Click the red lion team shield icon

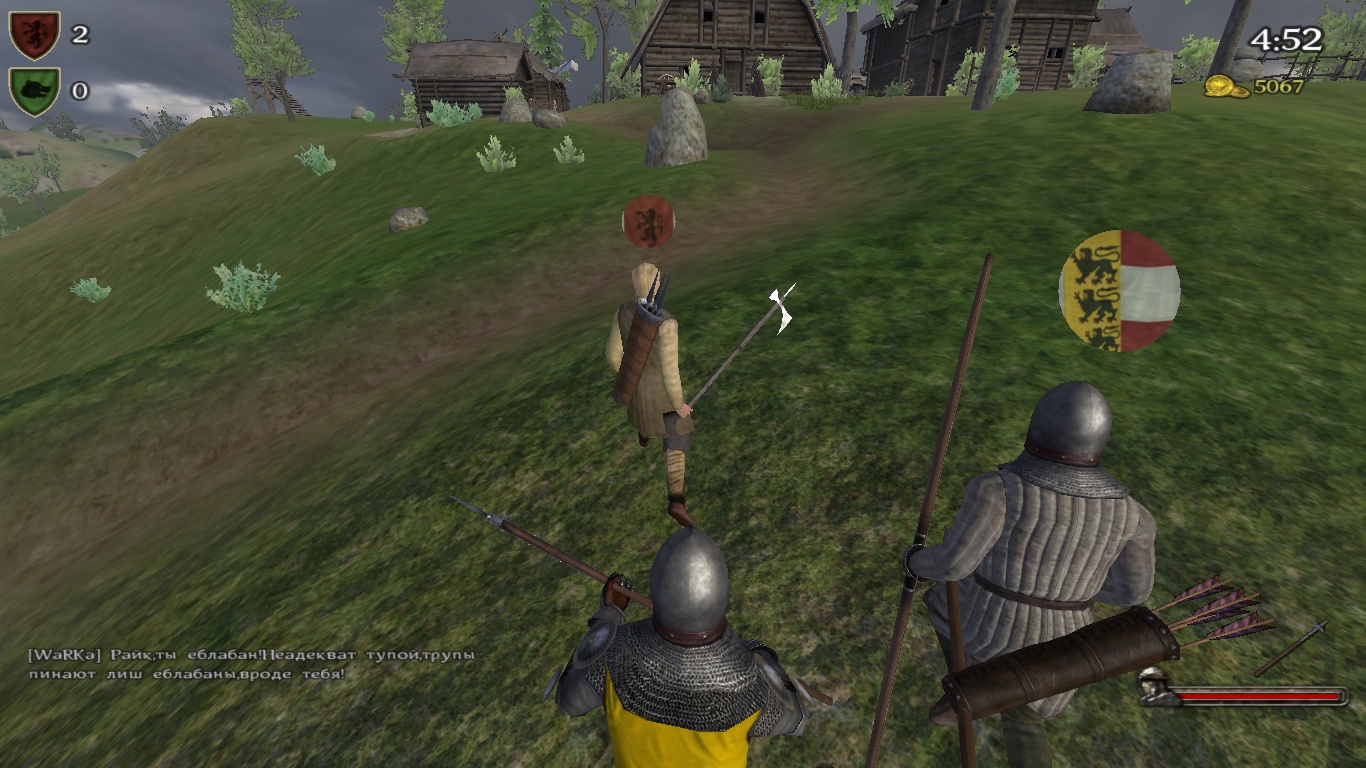[x=34, y=35]
